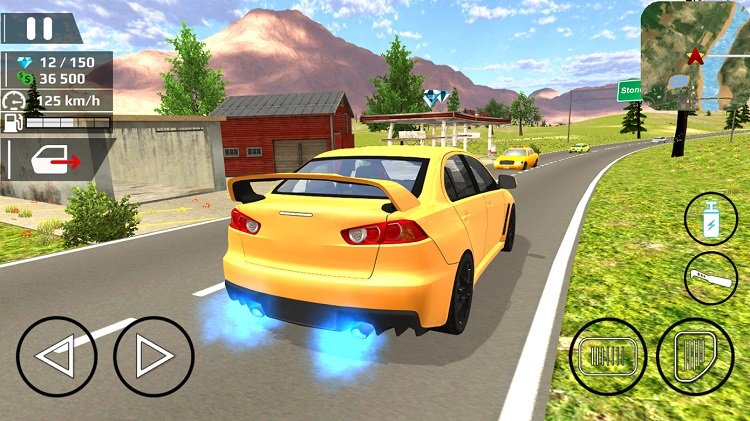Open the minimap

pos(695,55)
